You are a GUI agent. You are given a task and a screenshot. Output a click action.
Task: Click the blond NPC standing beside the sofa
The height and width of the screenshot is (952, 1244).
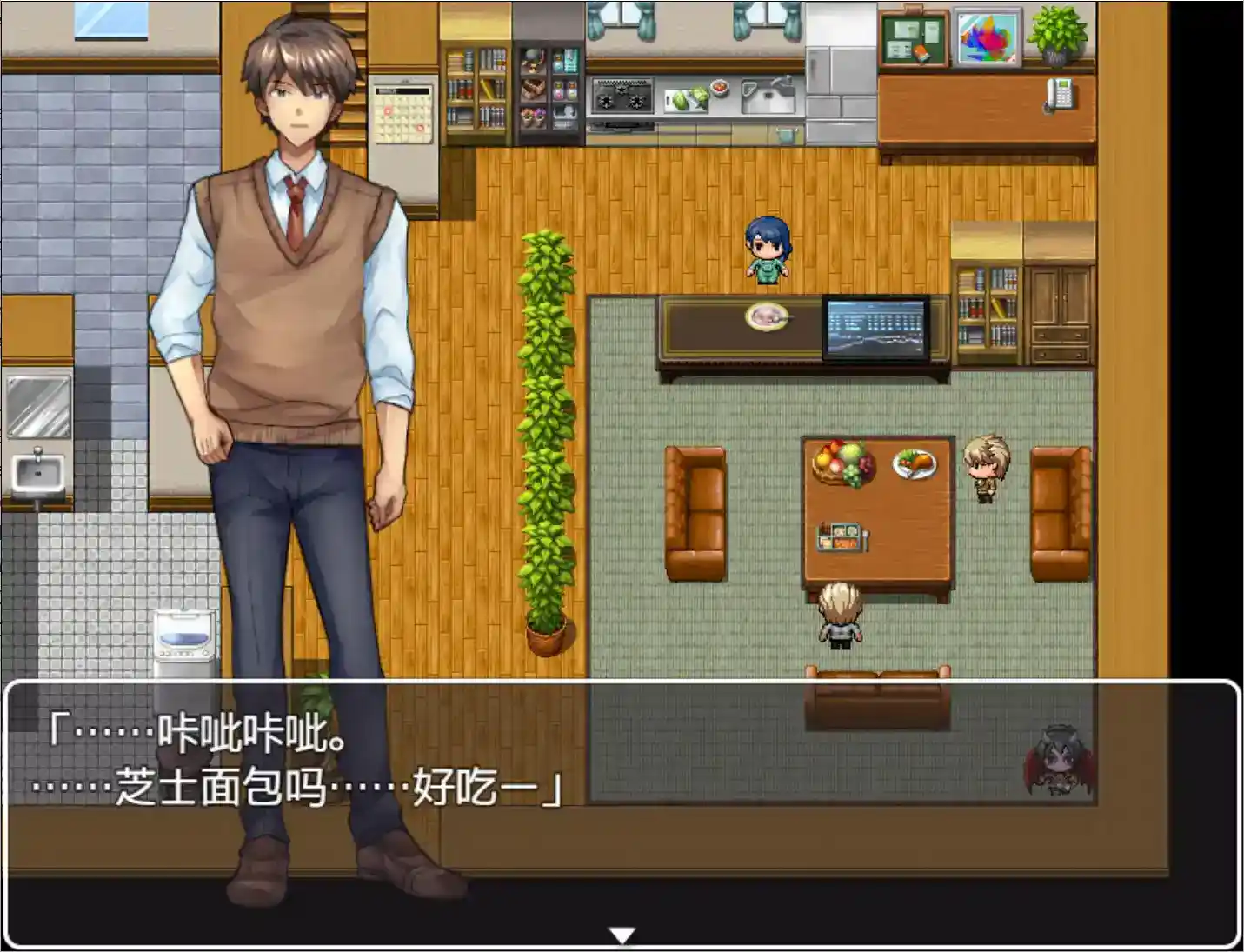coord(985,469)
